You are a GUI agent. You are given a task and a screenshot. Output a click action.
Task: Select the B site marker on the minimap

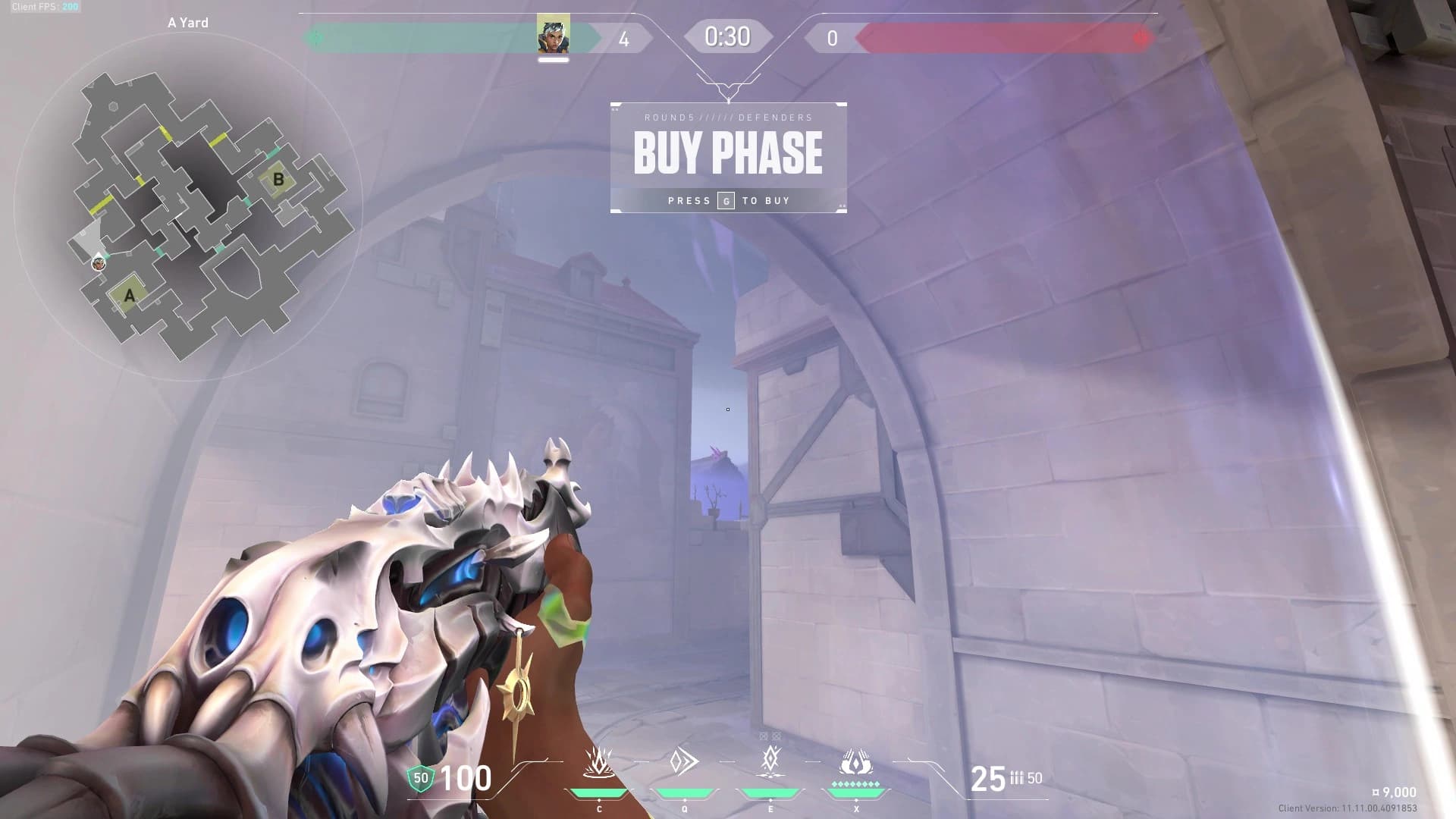278,179
